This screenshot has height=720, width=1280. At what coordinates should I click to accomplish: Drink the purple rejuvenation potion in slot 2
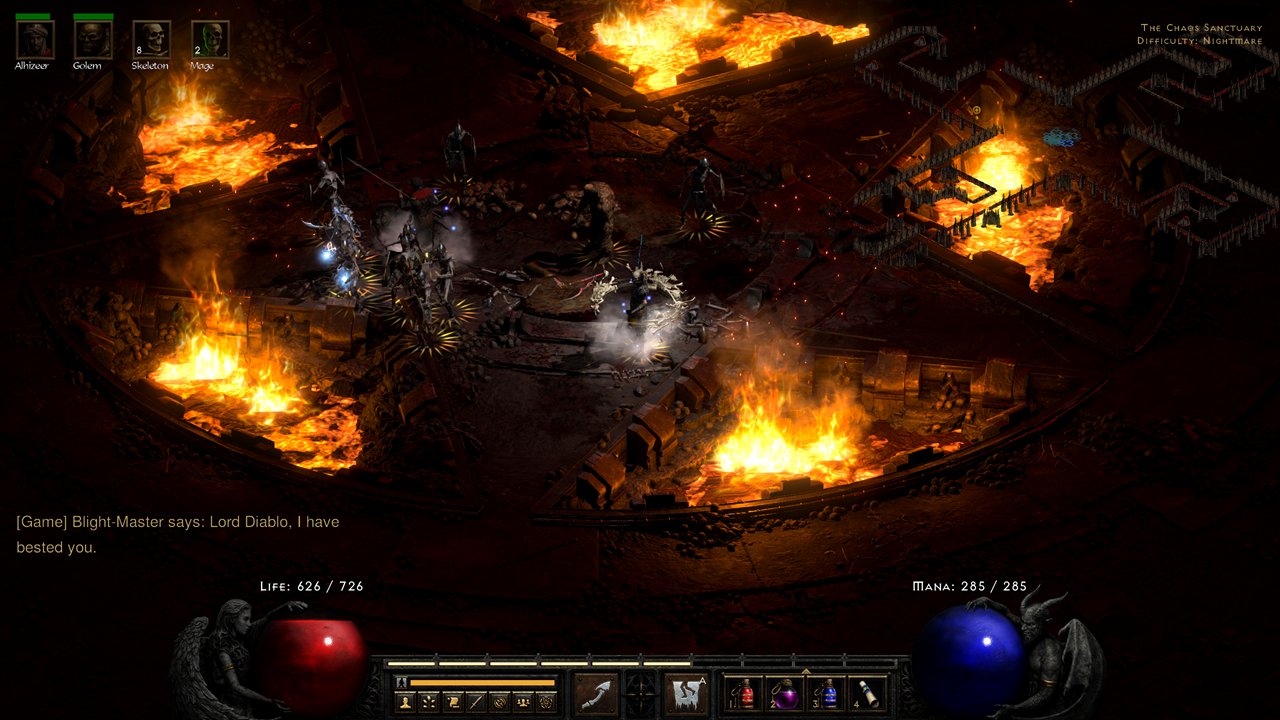click(x=788, y=694)
